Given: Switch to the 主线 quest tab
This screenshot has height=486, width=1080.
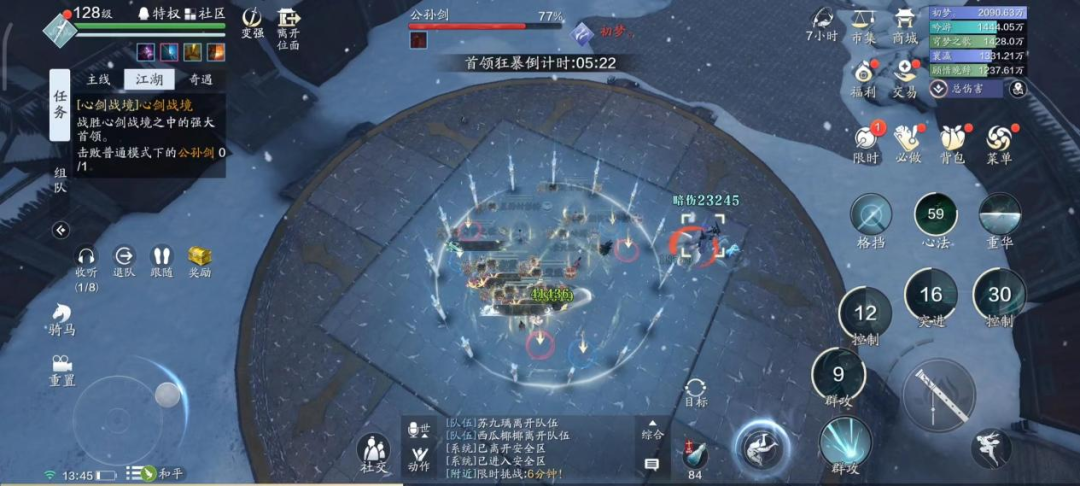Looking at the screenshot, I should click(x=99, y=79).
